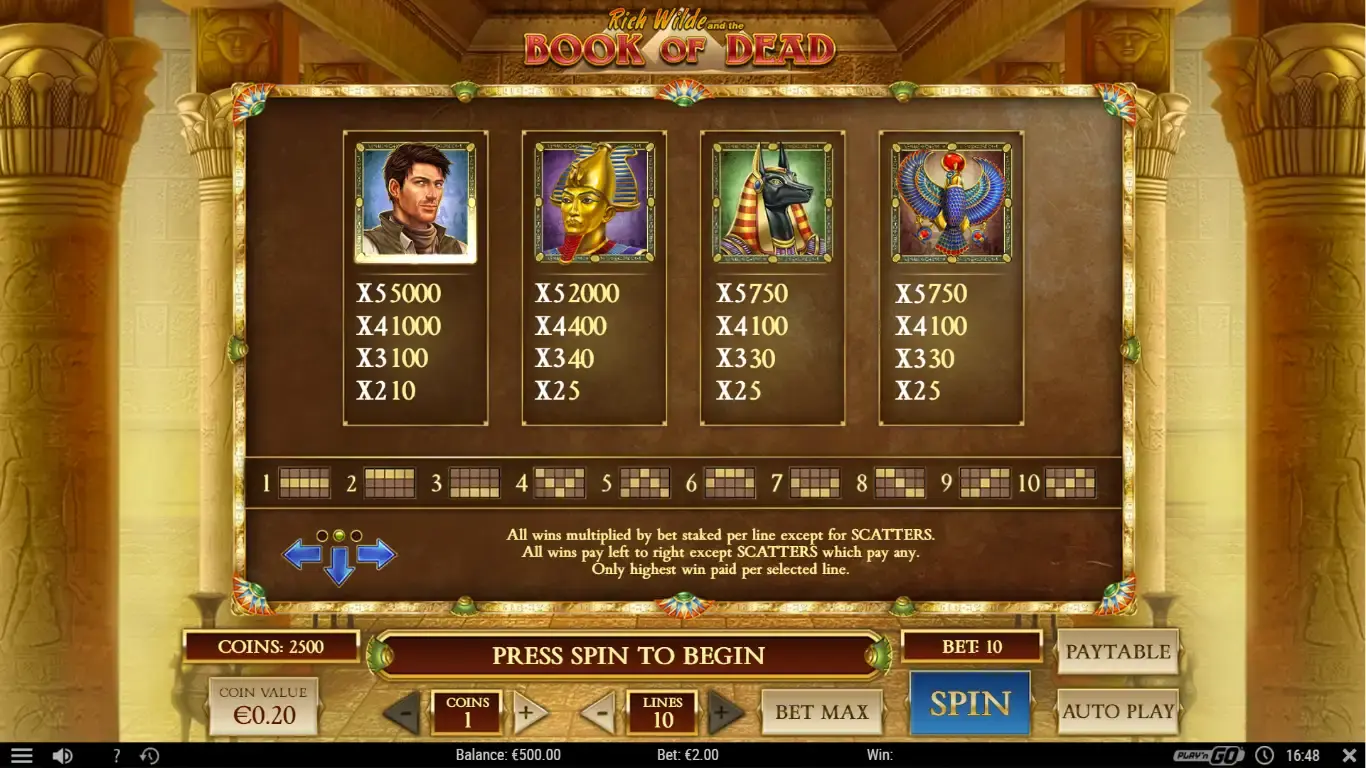The width and height of the screenshot is (1366, 768).
Task: Increase coins with the plus button
Action: coord(530,712)
